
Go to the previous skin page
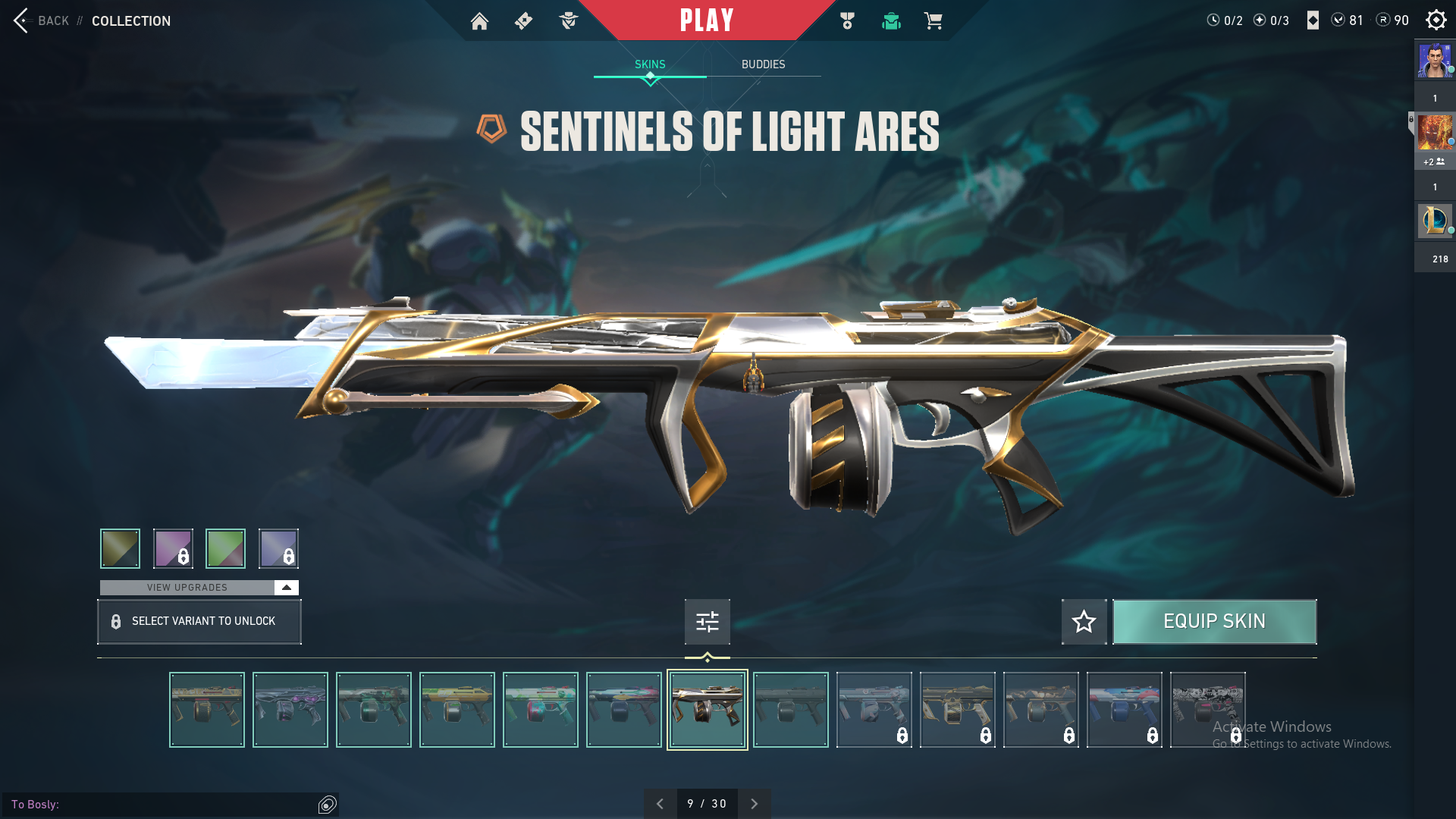pyautogui.click(x=660, y=804)
